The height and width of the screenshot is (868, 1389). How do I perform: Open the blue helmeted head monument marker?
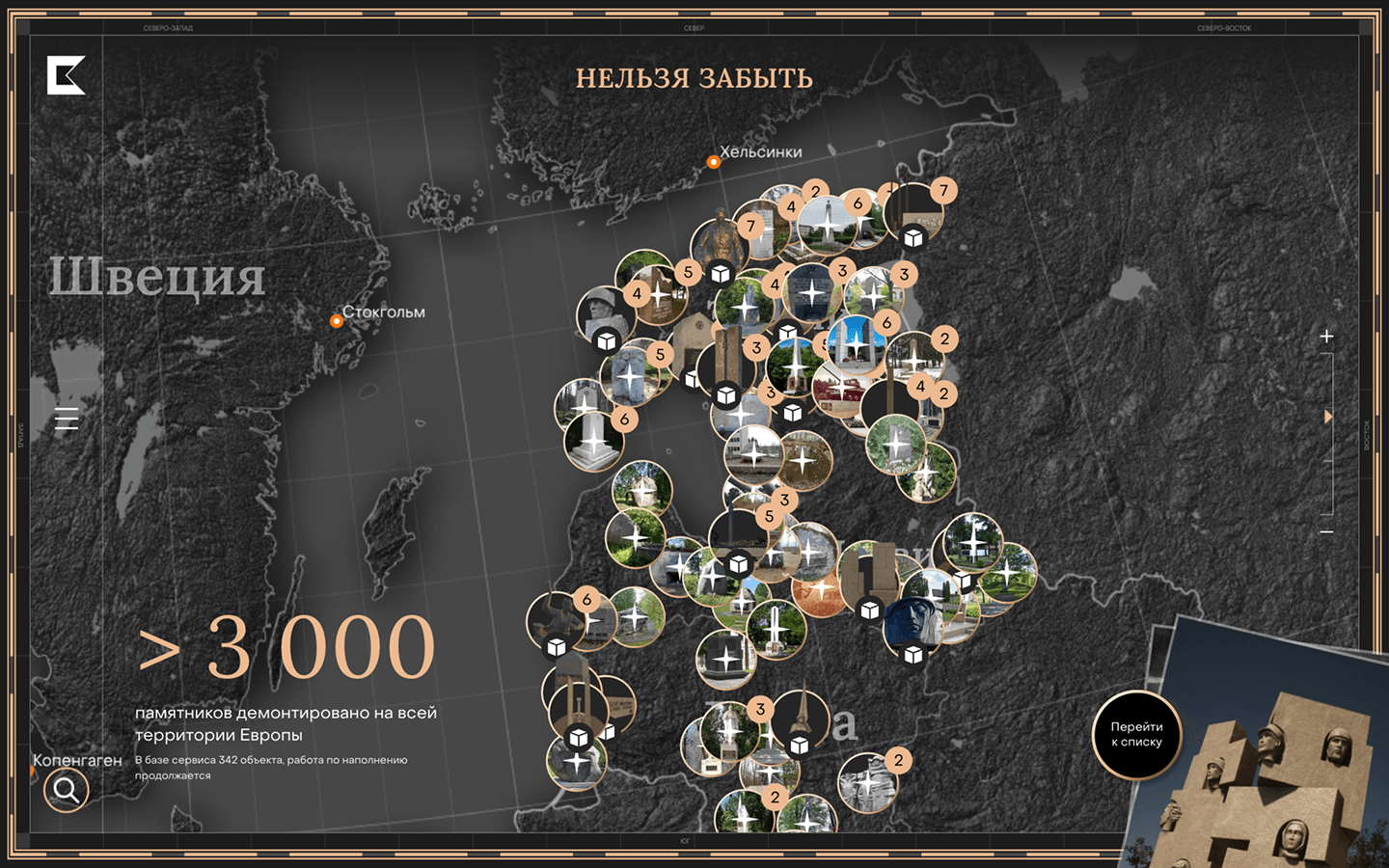[x=912, y=622]
